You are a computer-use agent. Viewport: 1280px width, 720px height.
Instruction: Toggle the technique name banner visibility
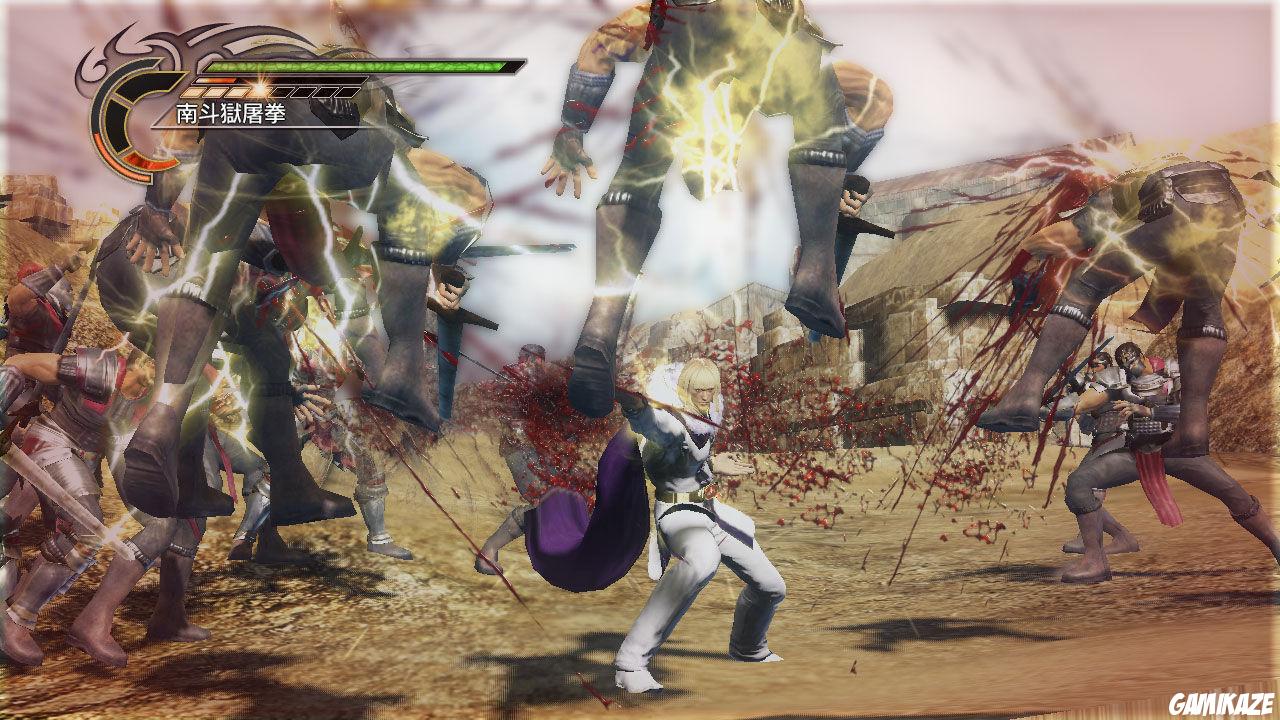pyautogui.click(x=228, y=112)
